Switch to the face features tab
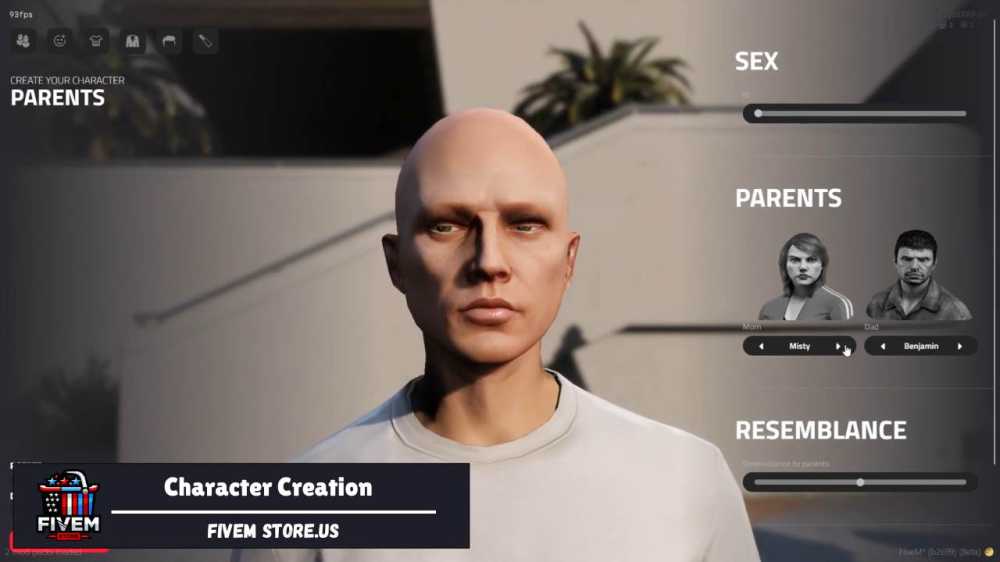 [x=60, y=41]
